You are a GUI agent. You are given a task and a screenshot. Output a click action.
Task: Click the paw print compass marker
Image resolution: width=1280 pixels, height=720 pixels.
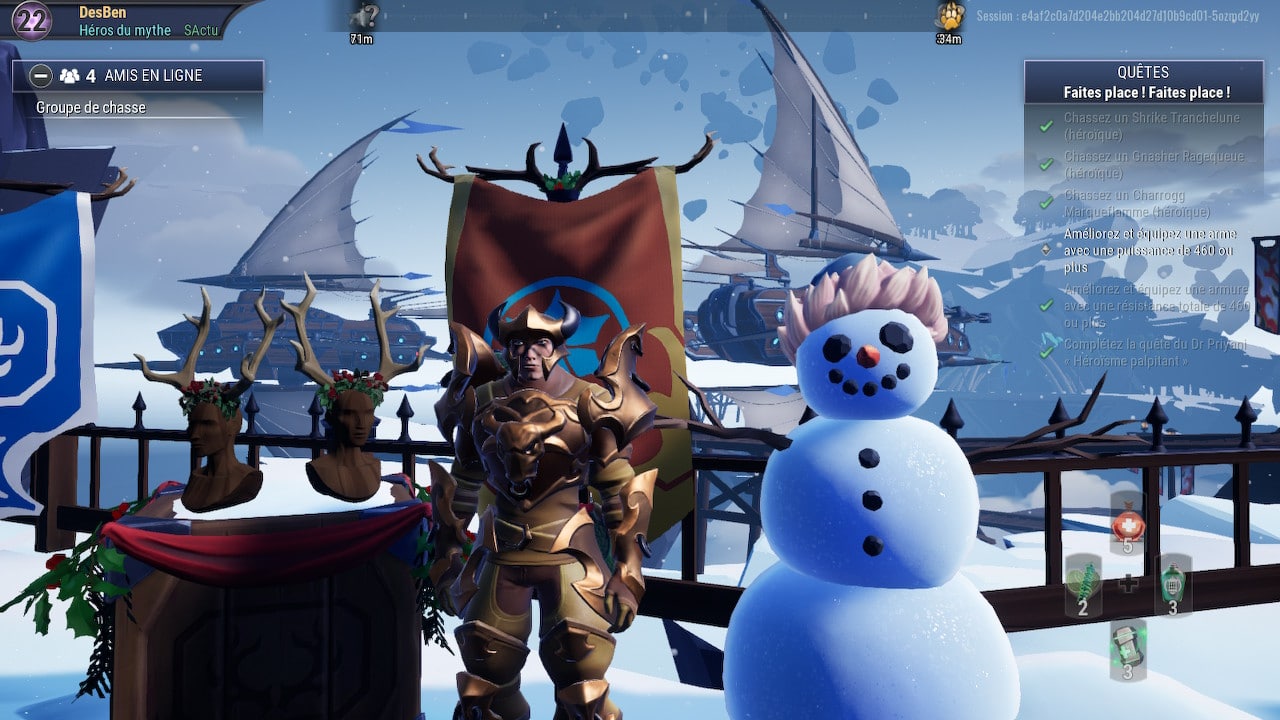(x=950, y=16)
